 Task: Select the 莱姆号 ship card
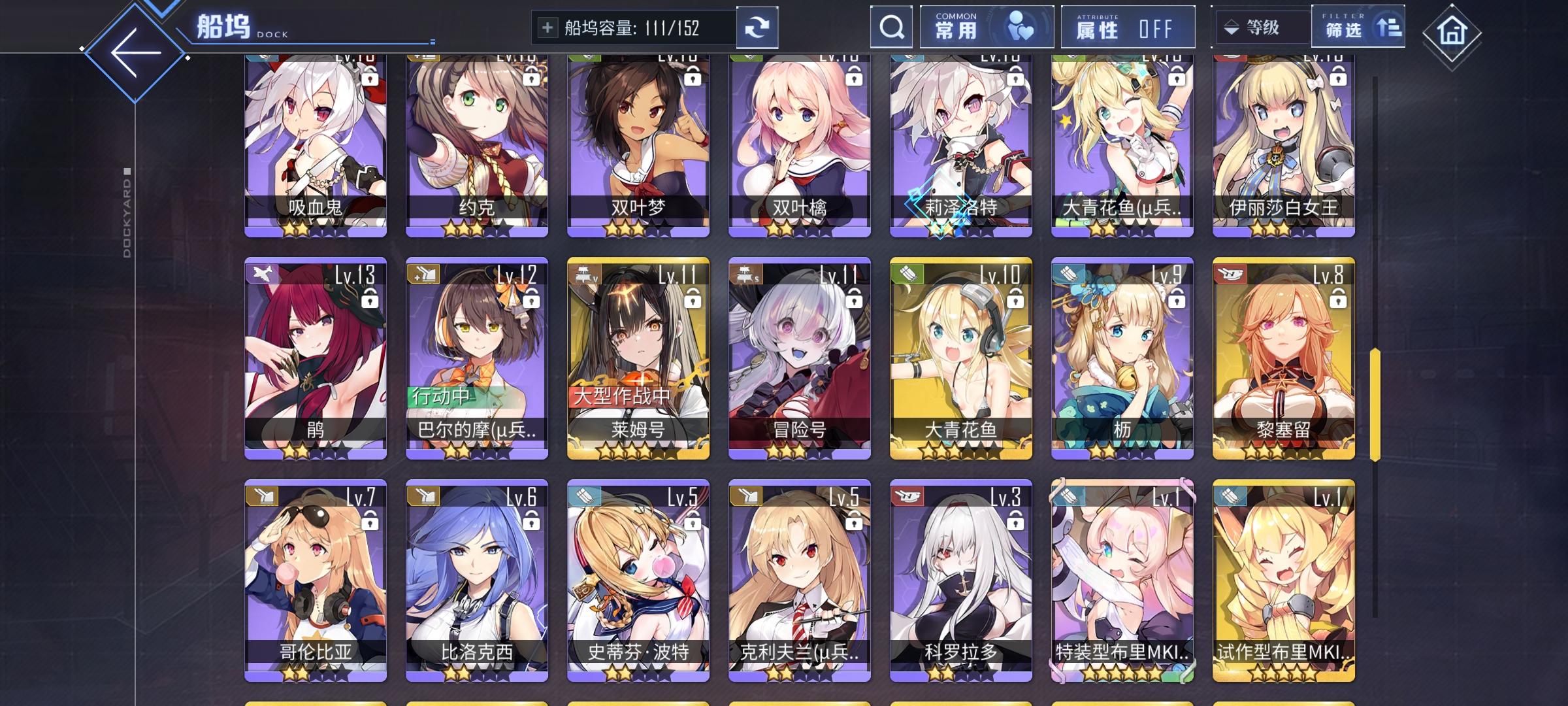(x=637, y=356)
